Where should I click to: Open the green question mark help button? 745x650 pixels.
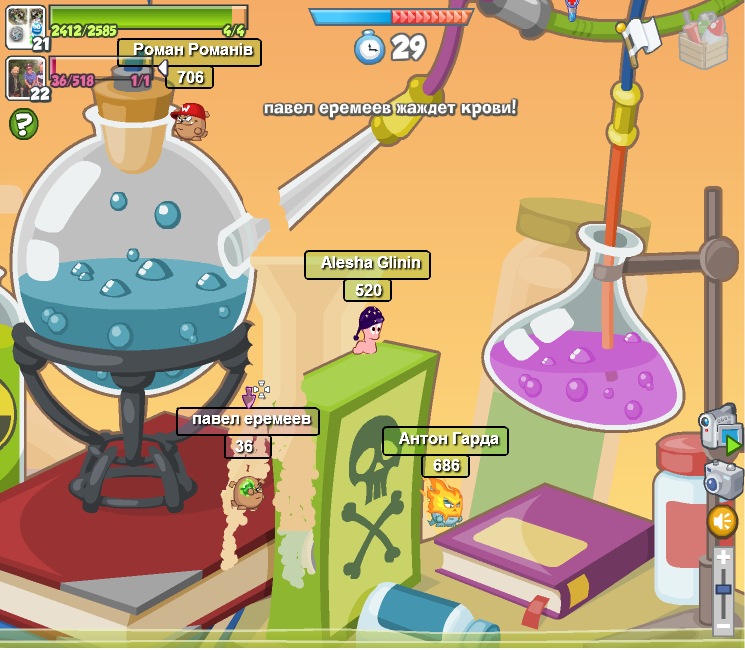pyautogui.click(x=23, y=124)
